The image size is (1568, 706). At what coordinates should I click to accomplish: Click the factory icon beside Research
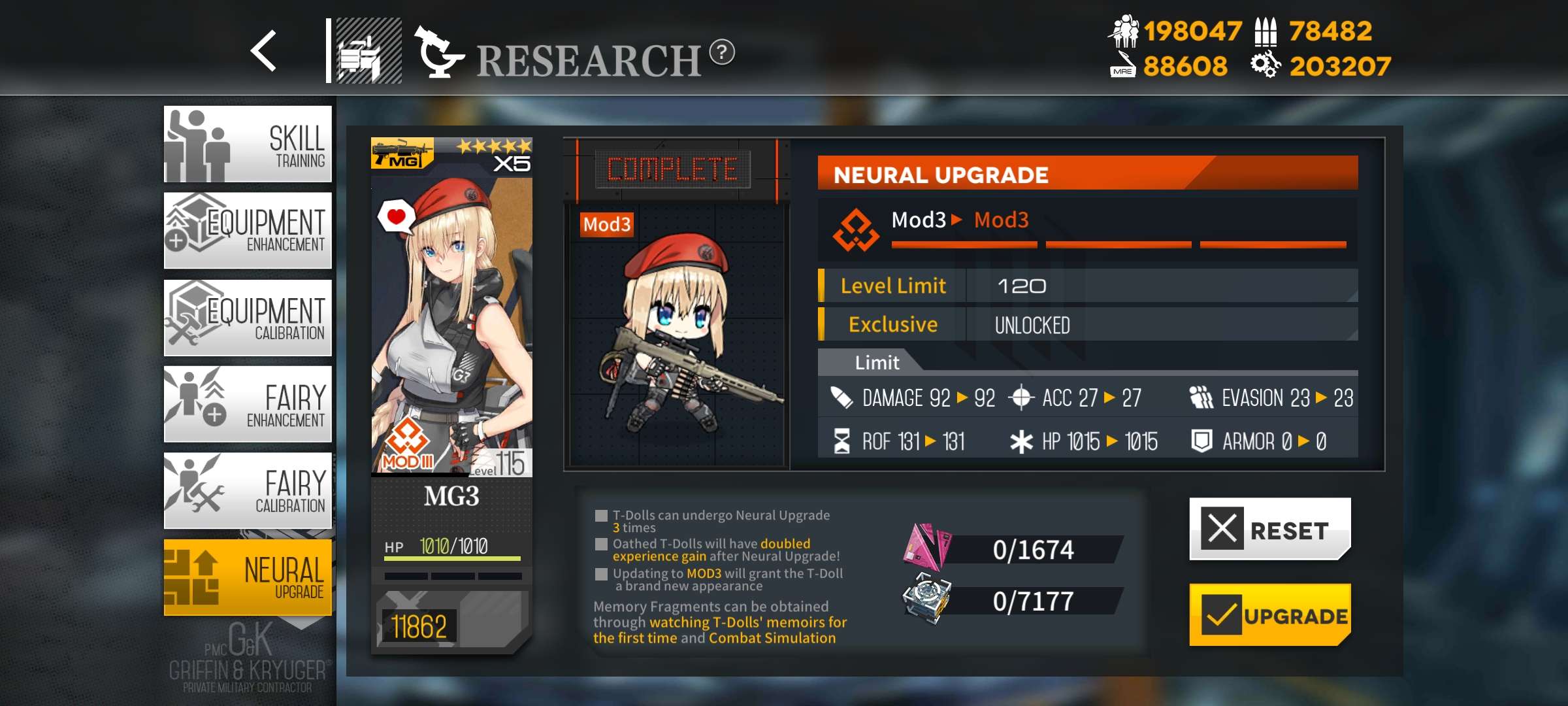pos(368,51)
